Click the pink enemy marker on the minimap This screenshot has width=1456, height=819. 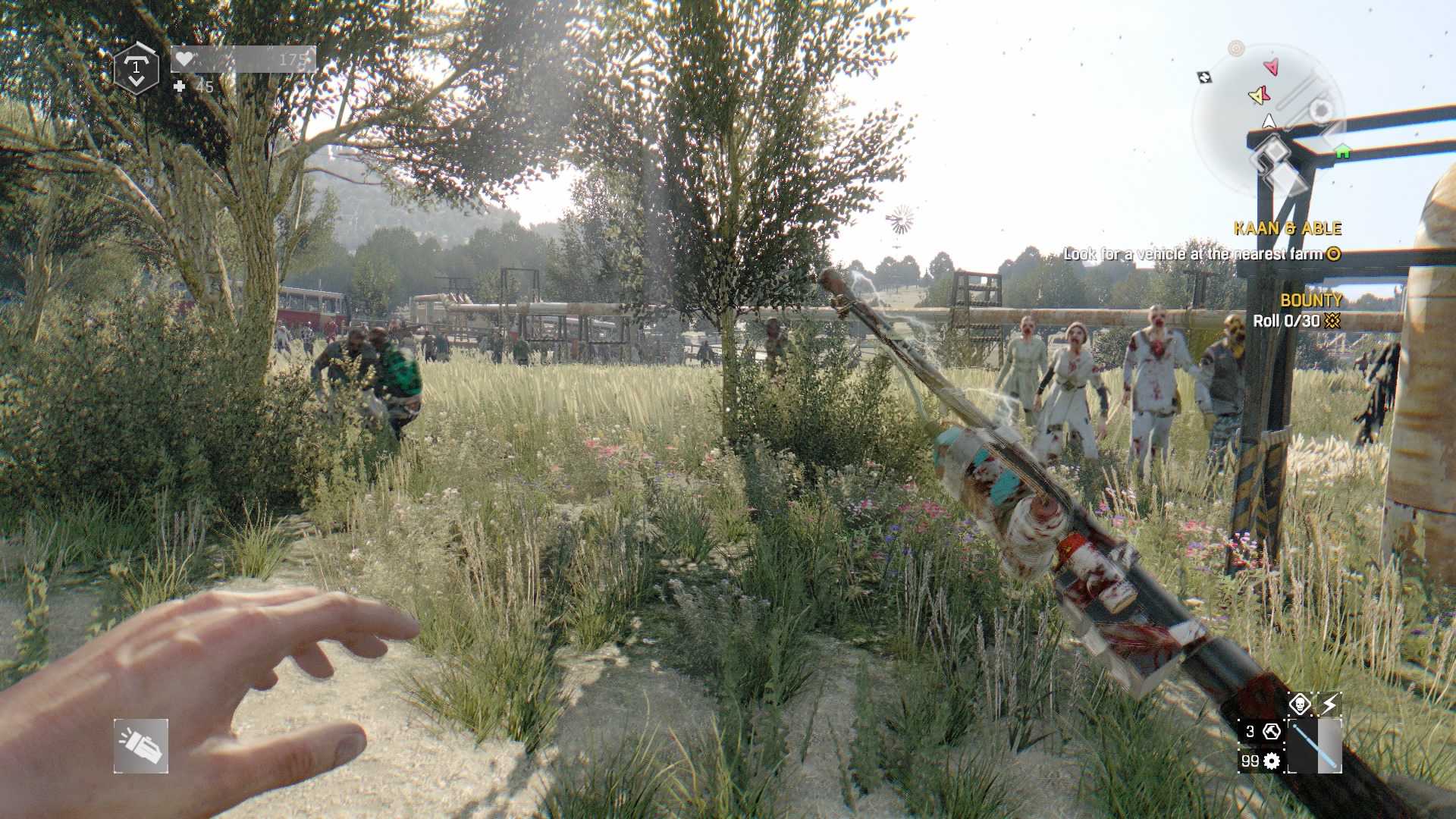click(1272, 67)
